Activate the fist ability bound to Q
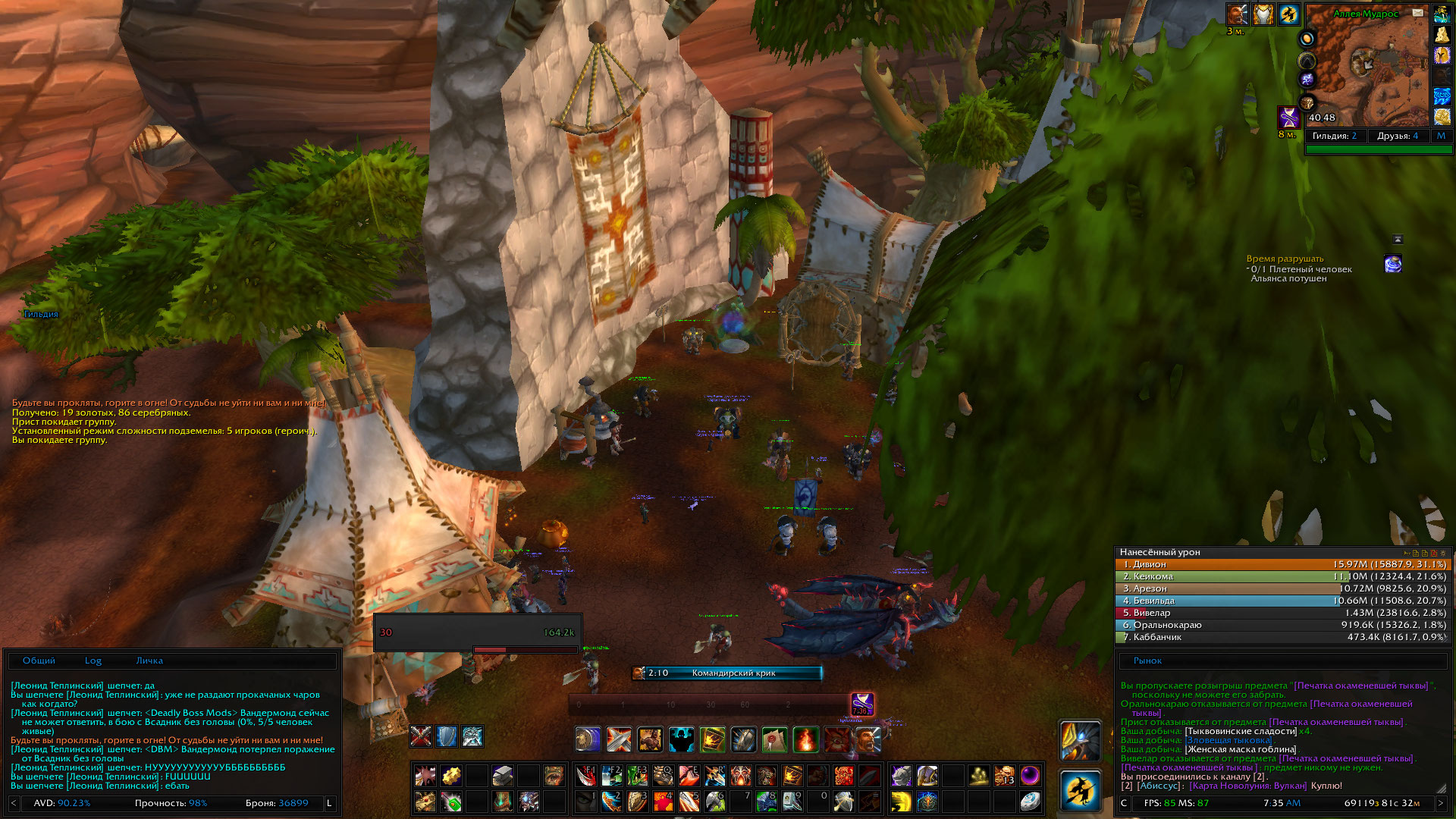Screen dimensions: 1456x819 click(x=664, y=776)
